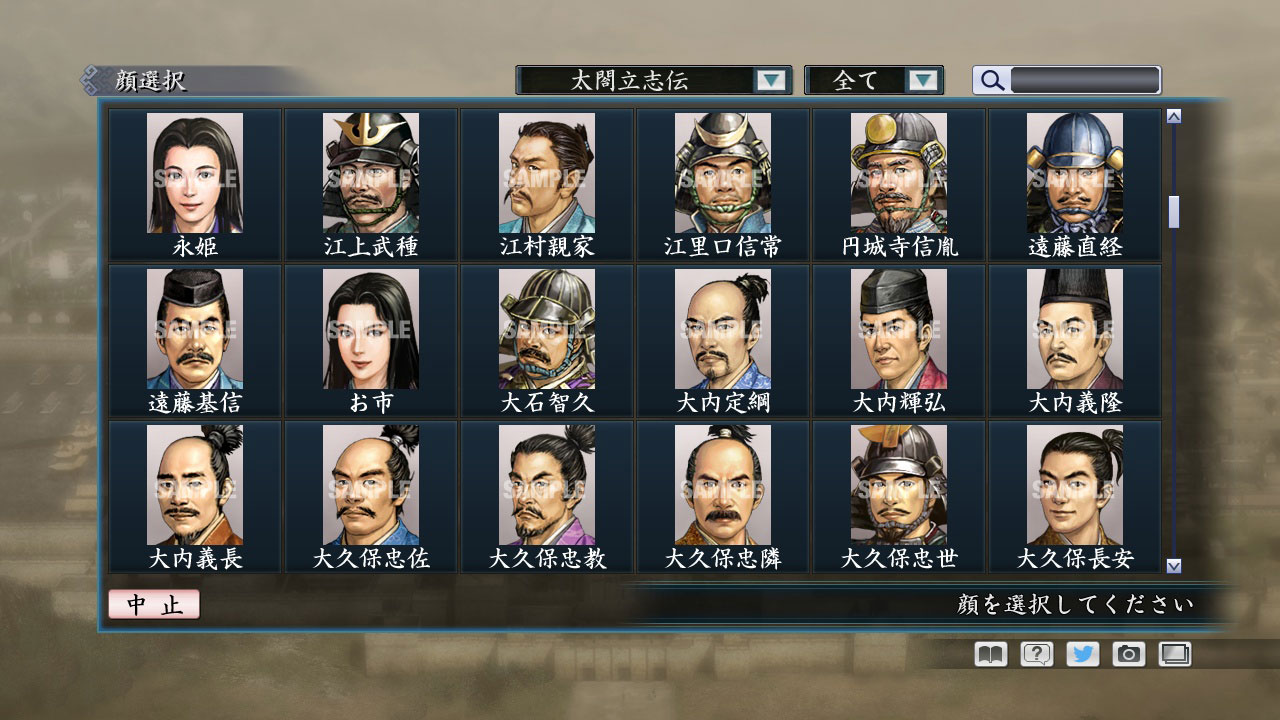
Task: Take a screenshot with the camera icon
Action: coord(1131,654)
